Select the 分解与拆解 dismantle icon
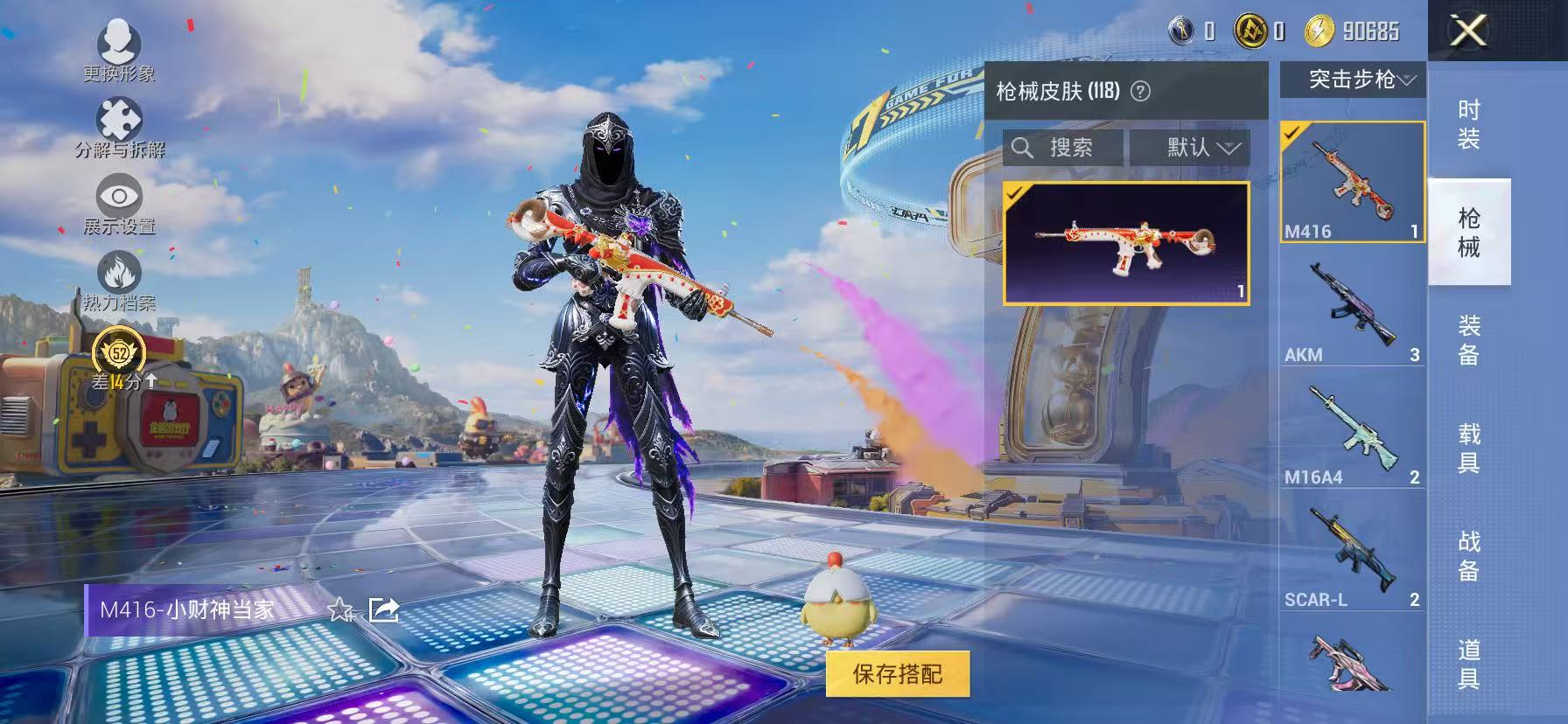1568x724 pixels. point(121,117)
